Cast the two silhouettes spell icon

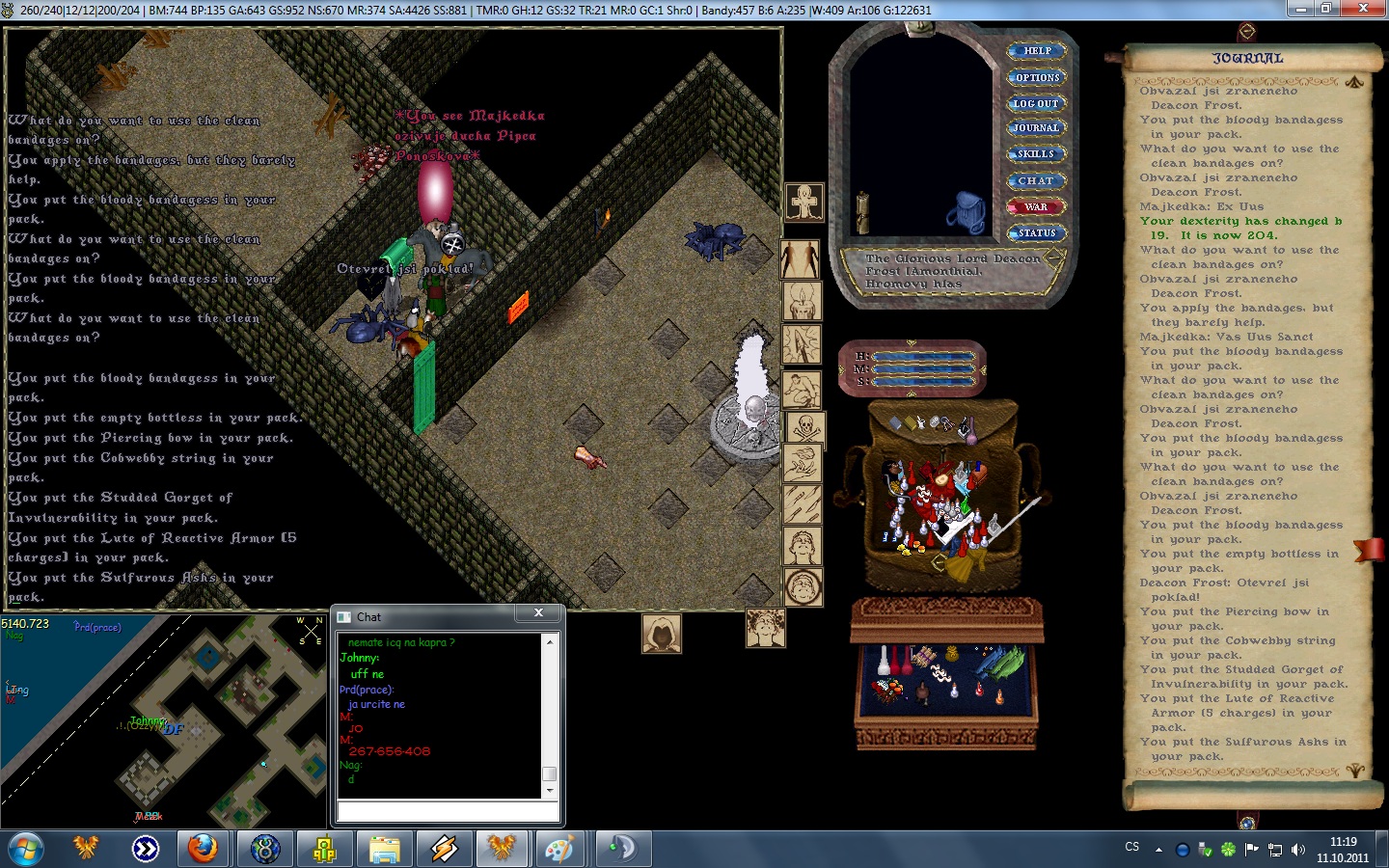800,259
